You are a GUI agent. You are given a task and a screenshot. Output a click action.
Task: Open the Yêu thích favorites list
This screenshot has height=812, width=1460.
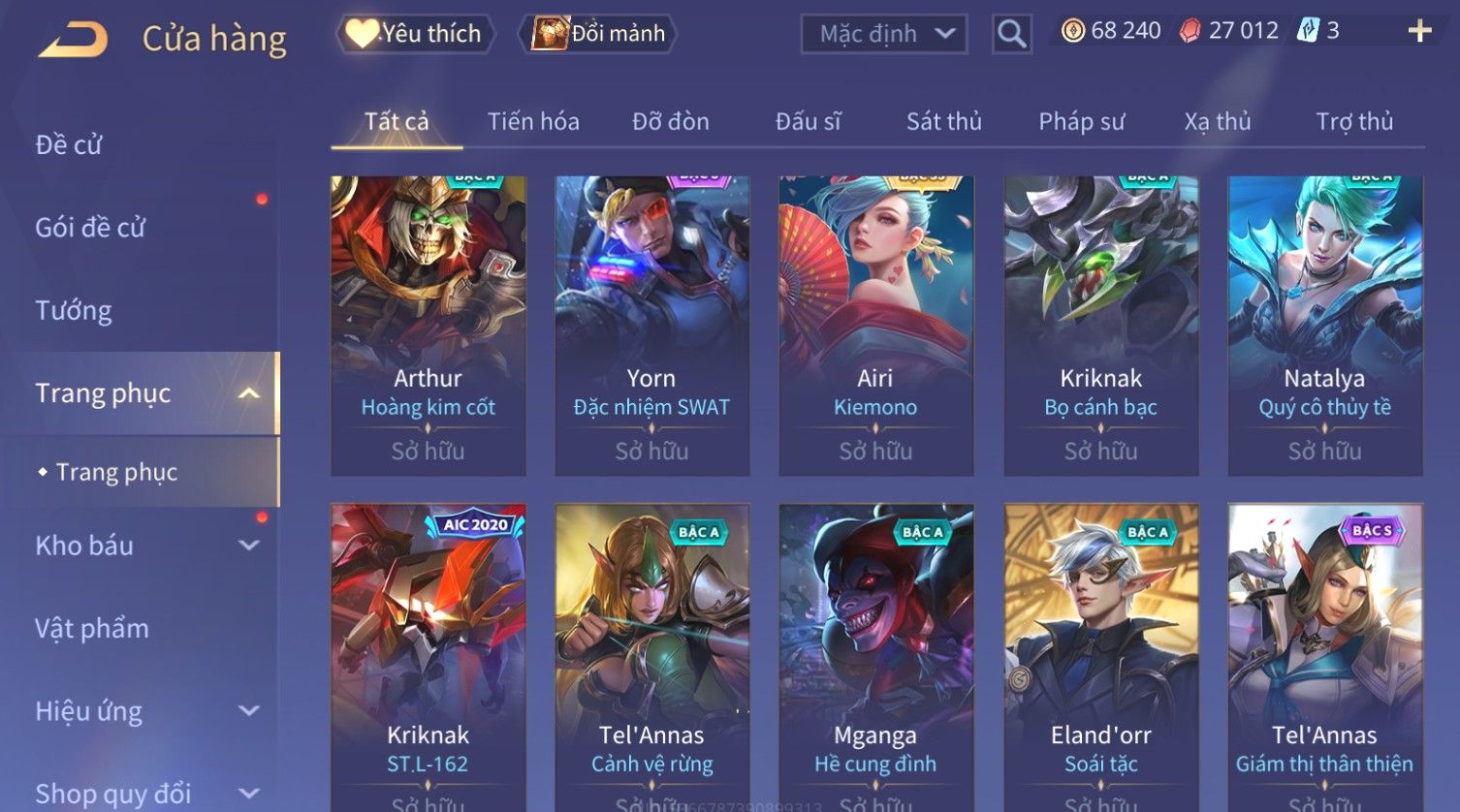pos(415,34)
